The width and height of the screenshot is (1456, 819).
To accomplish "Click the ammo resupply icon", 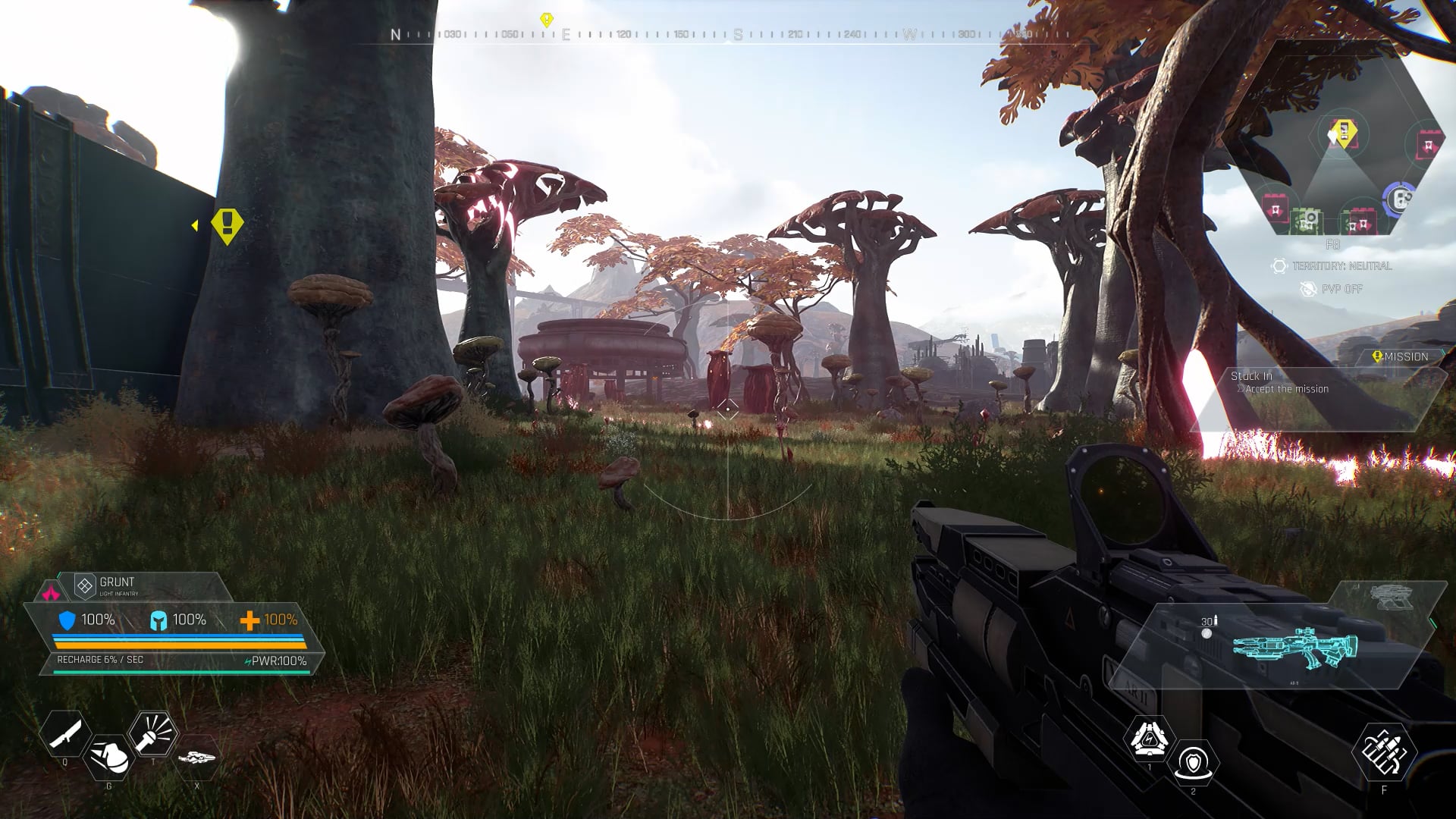I will pos(1384,752).
